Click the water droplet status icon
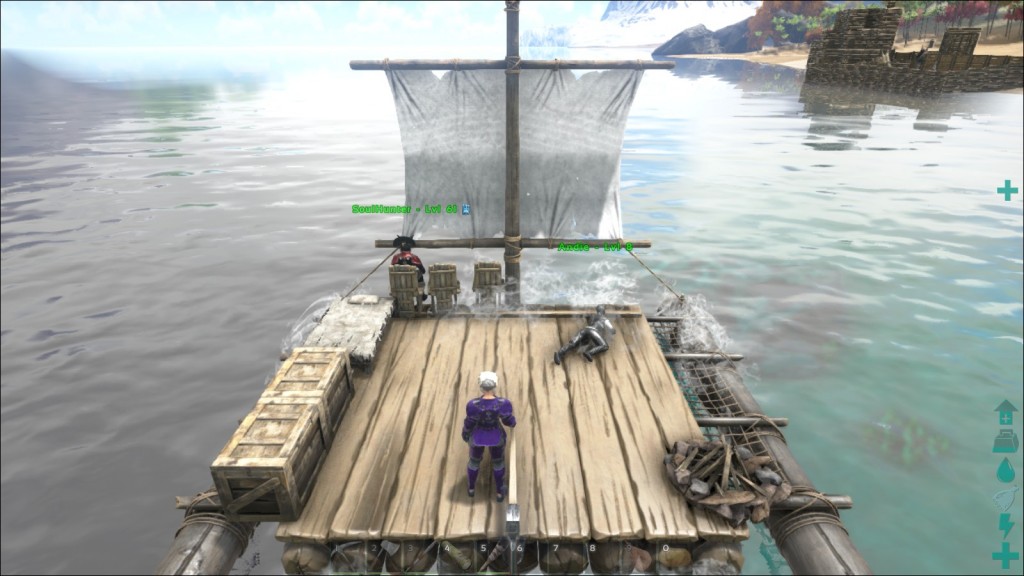Image resolution: width=1024 pixels, height=576 pixels. tap(1005, 470)
